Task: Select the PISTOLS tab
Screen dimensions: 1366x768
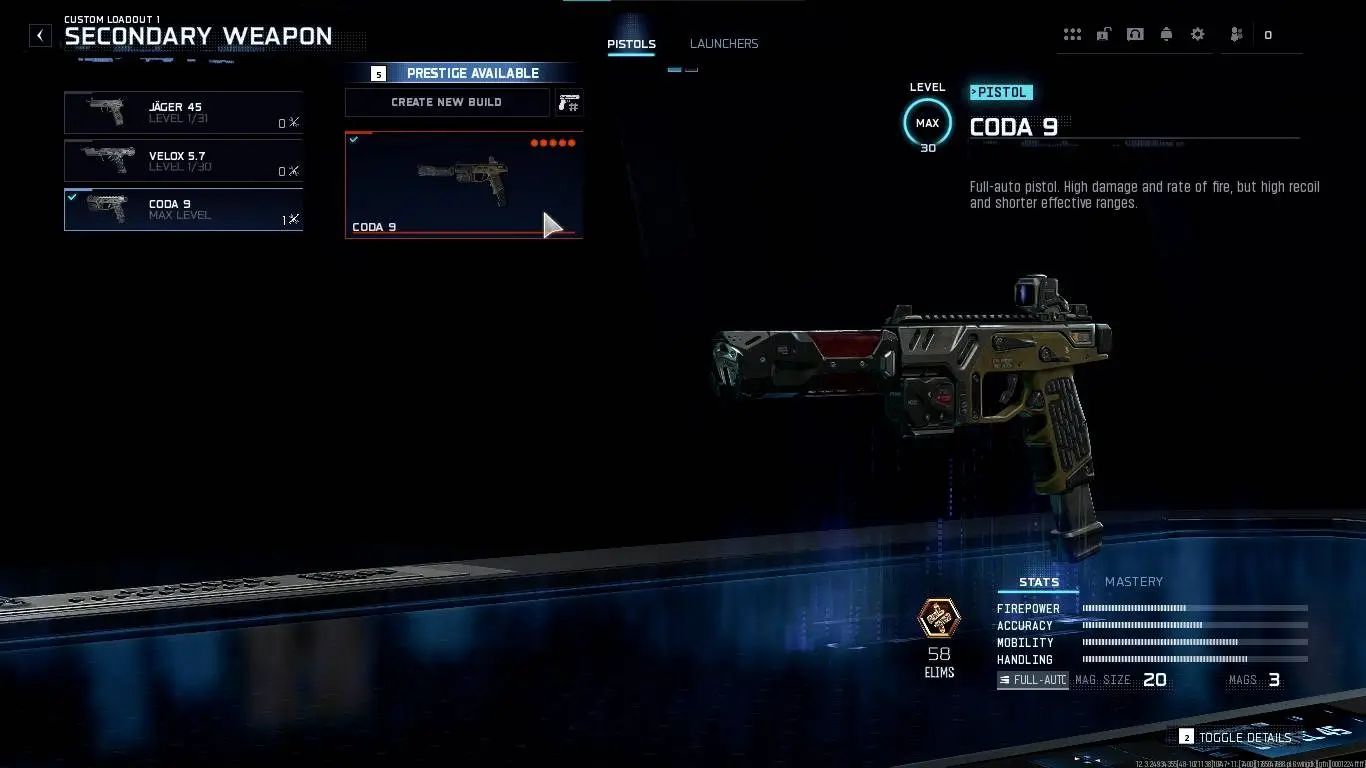Action: [631, 43]
